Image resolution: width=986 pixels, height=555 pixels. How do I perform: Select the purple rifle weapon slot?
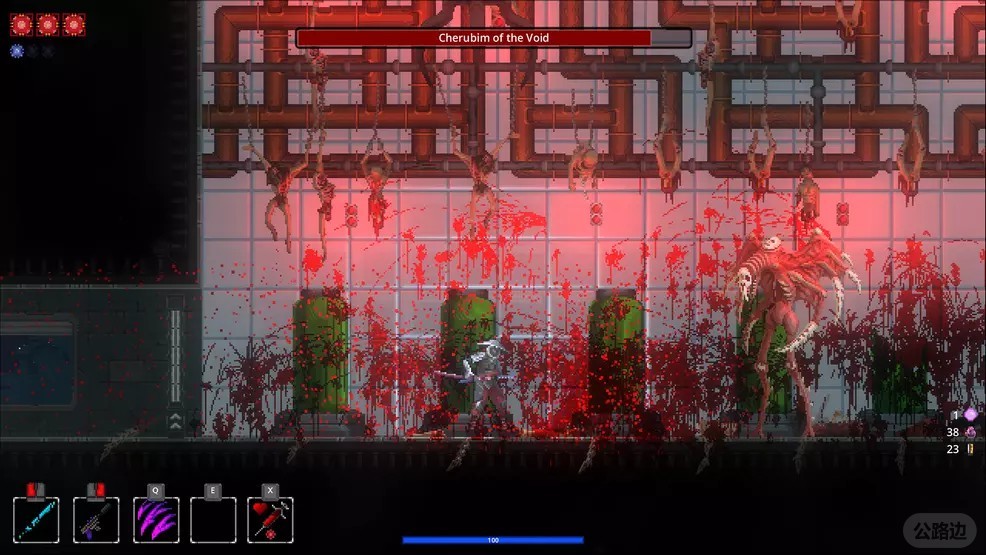[96, 520]
